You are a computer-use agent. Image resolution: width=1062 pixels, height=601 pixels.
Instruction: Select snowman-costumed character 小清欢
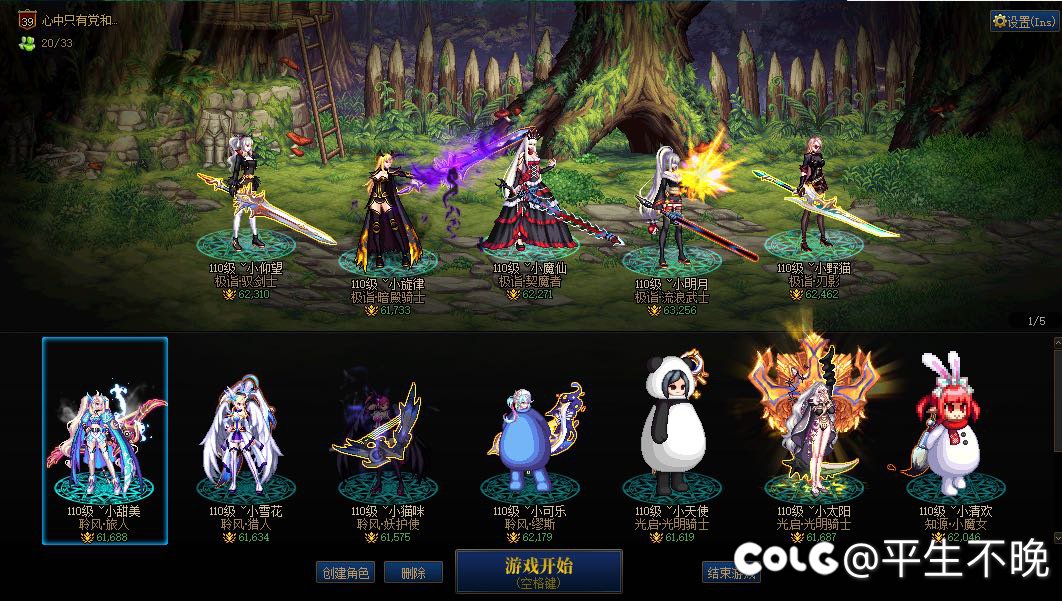[x=956, y=440]
